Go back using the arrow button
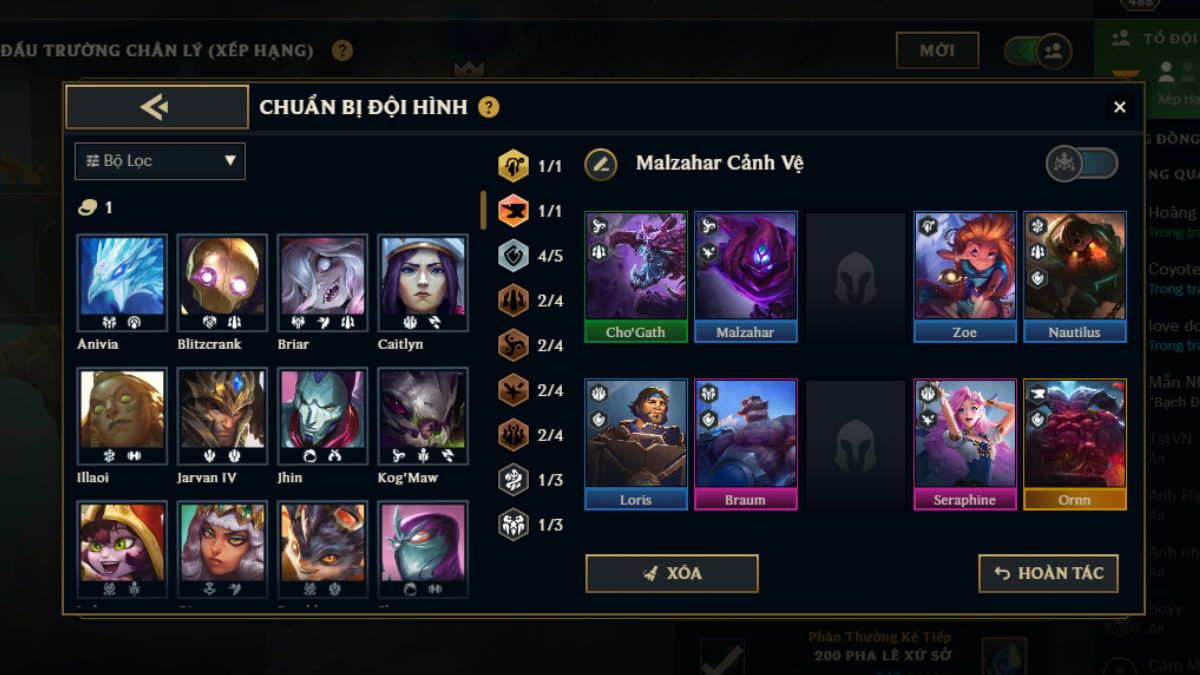Viewport: 1200px width, 675px height. (x=157, y=107)
